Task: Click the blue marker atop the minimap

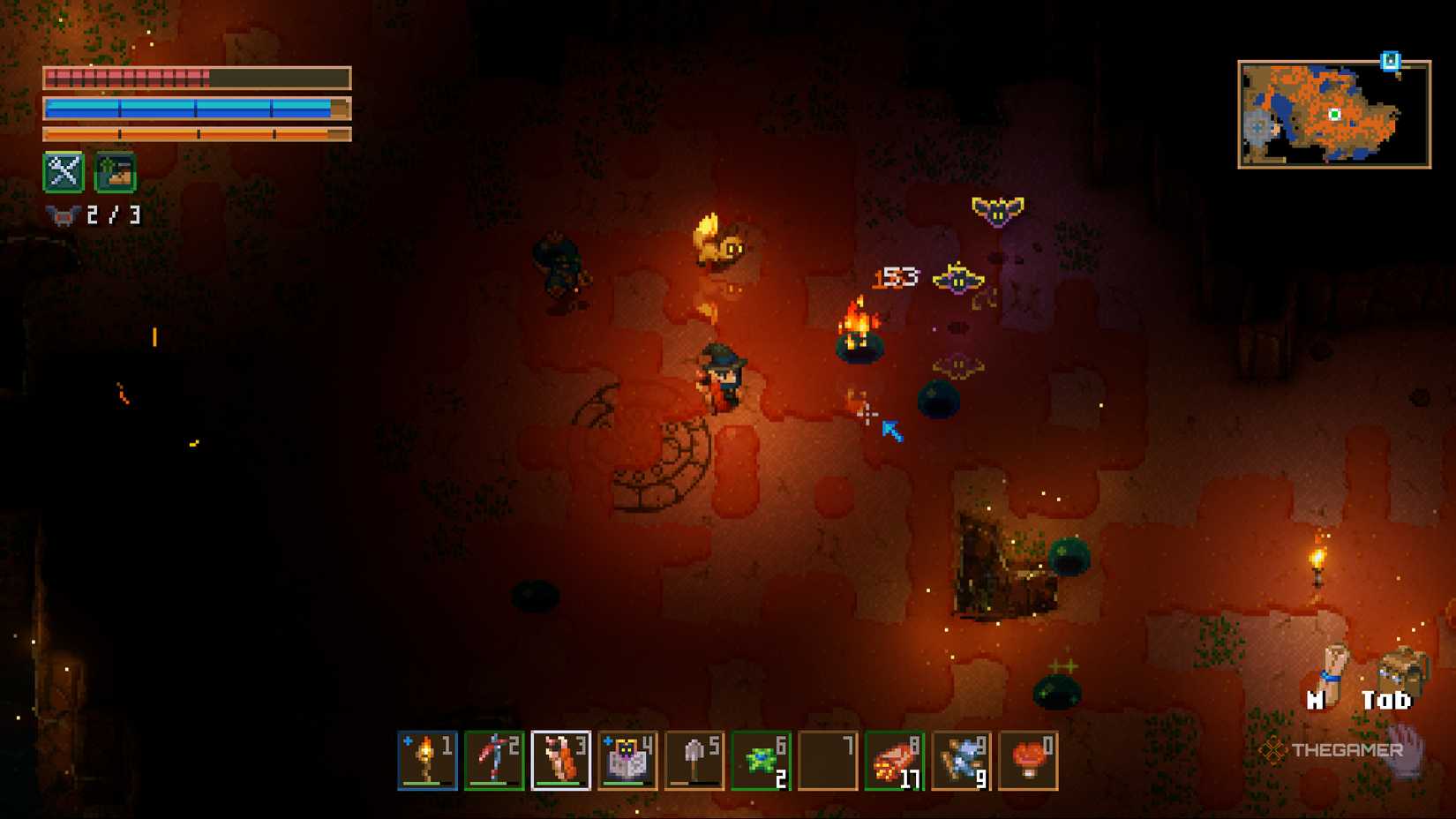Action: pos(1392,60)
